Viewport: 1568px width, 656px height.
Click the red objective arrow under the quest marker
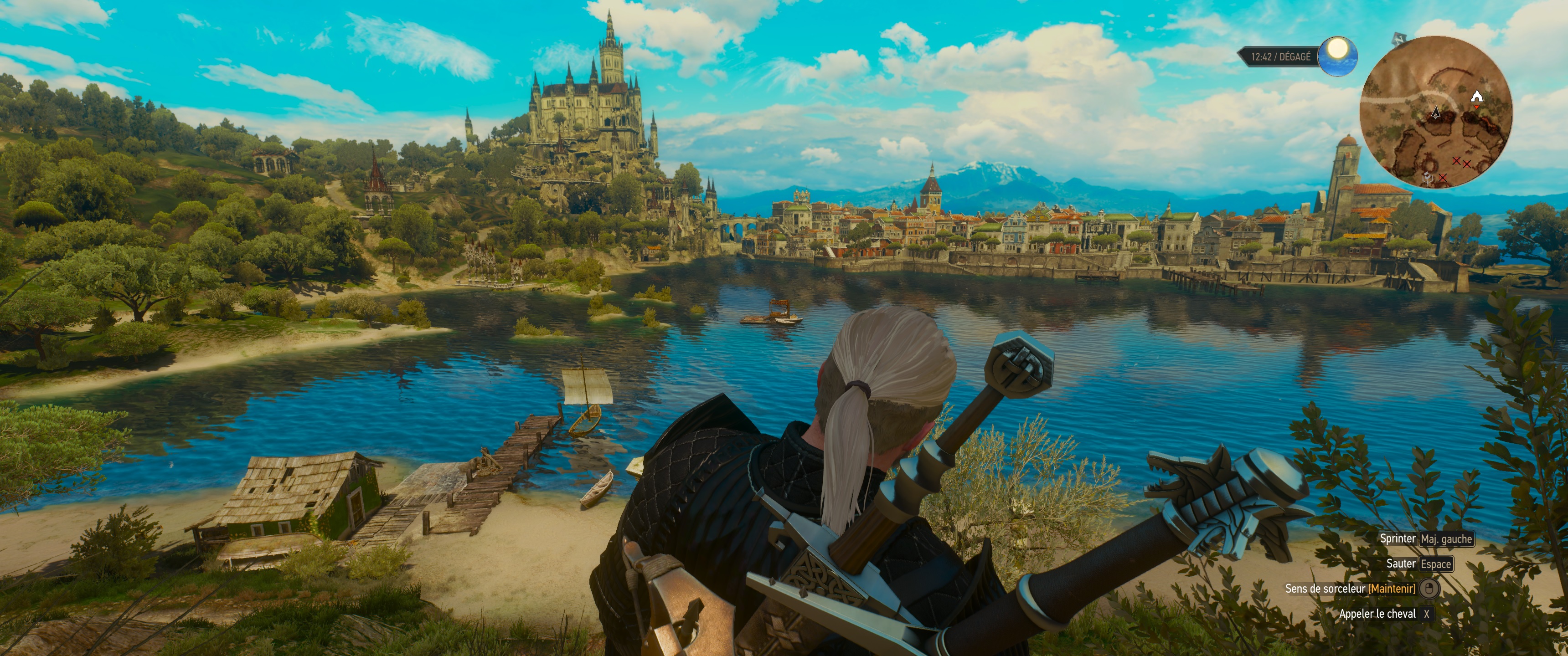(x=1477, y=107)
